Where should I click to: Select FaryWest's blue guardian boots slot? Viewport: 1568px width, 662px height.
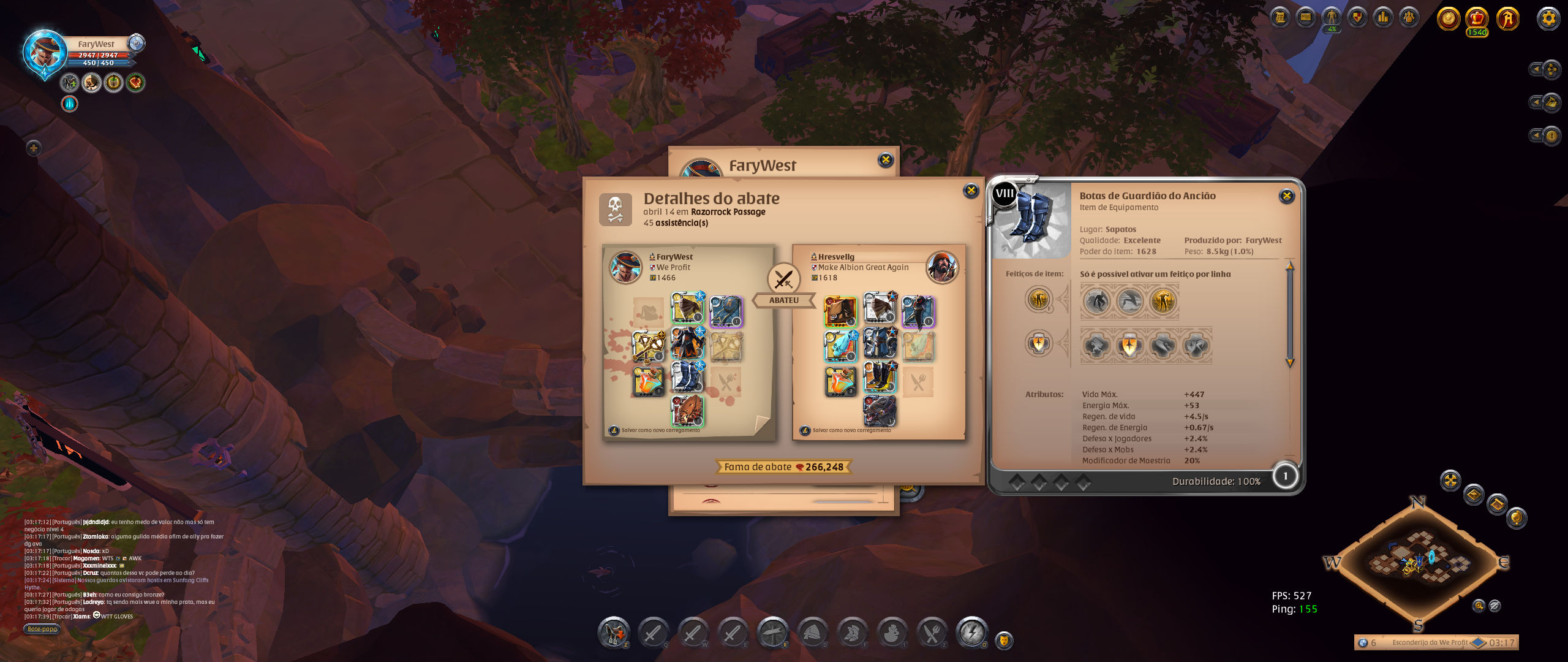(x=687, y=376)
